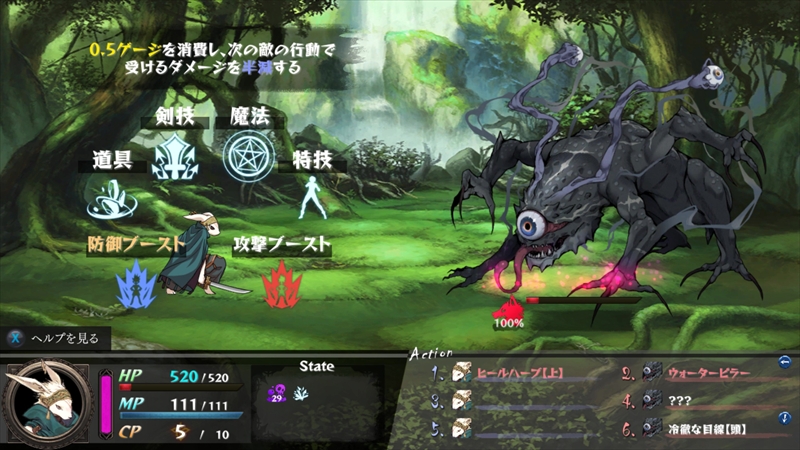
Task: Activate 攻撃ブースト attack boost
Action: pyautogui.click(x=281, y=281)
